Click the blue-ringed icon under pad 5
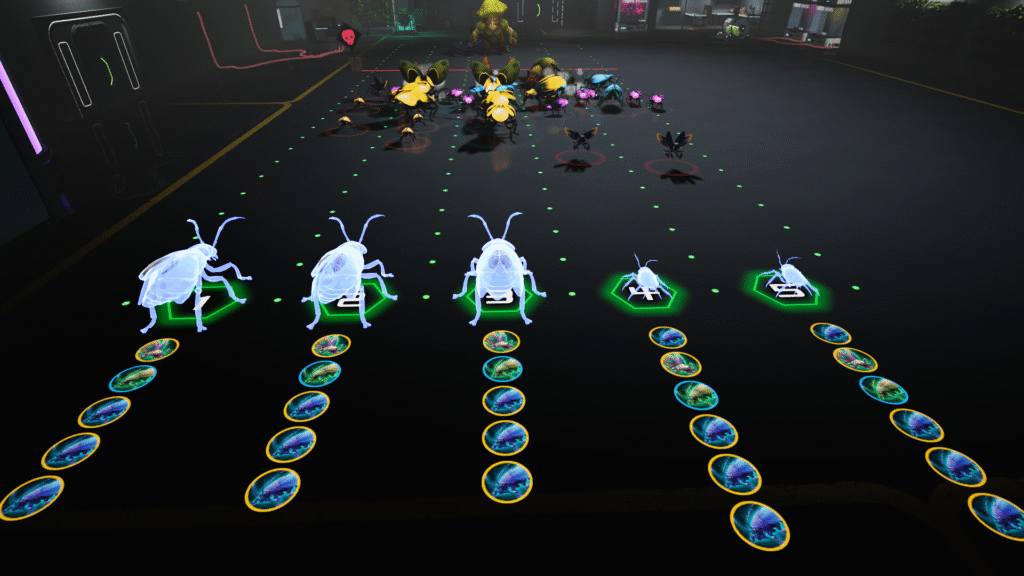Viewport: 1024px width, 576px height. coord(884,390)
